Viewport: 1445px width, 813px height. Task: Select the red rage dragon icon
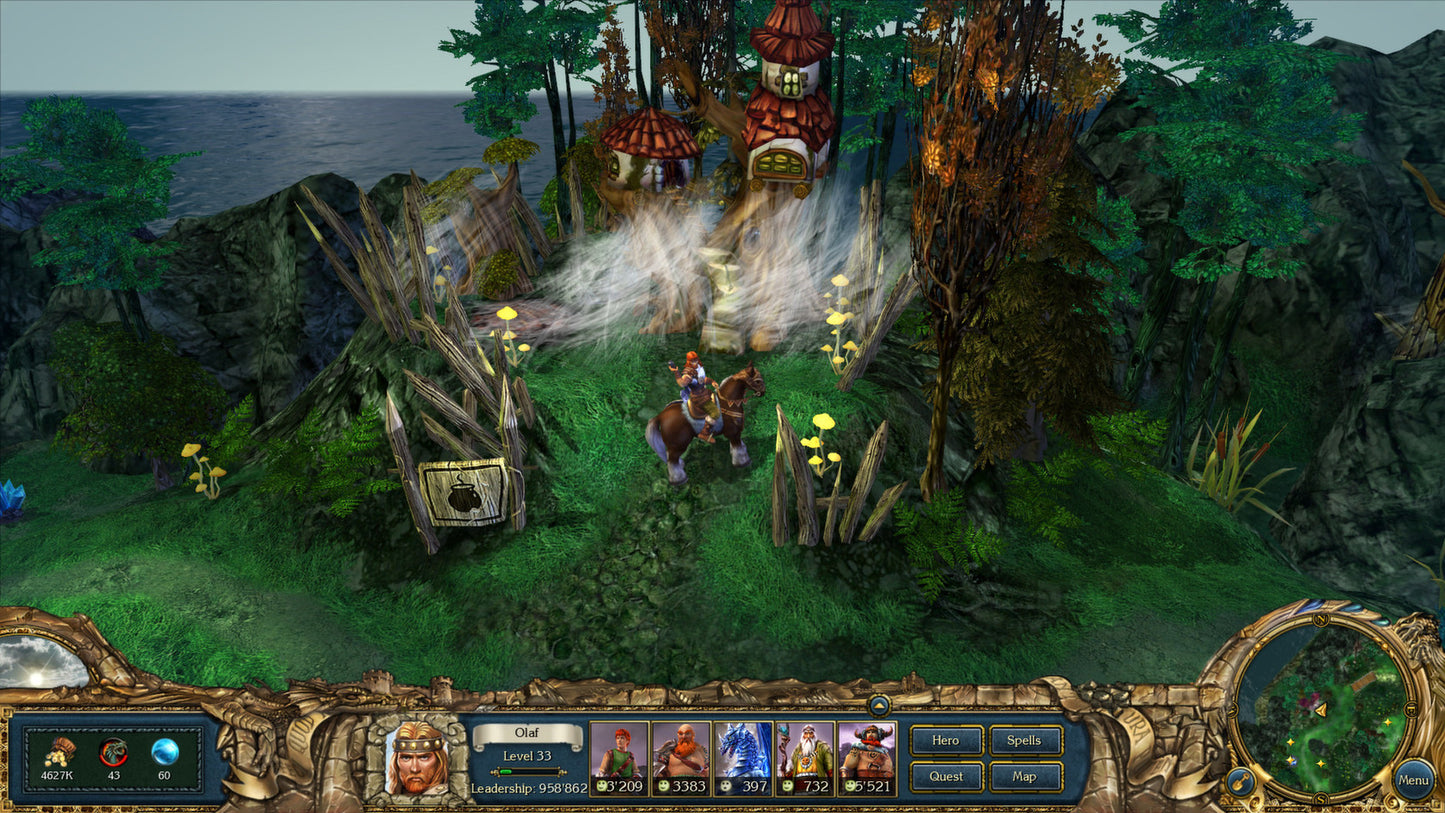click(x=113, y=751)
